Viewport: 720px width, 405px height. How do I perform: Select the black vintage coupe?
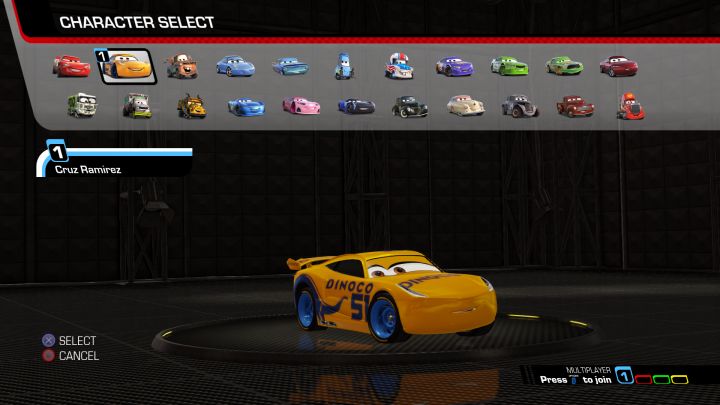click(409, 104)
